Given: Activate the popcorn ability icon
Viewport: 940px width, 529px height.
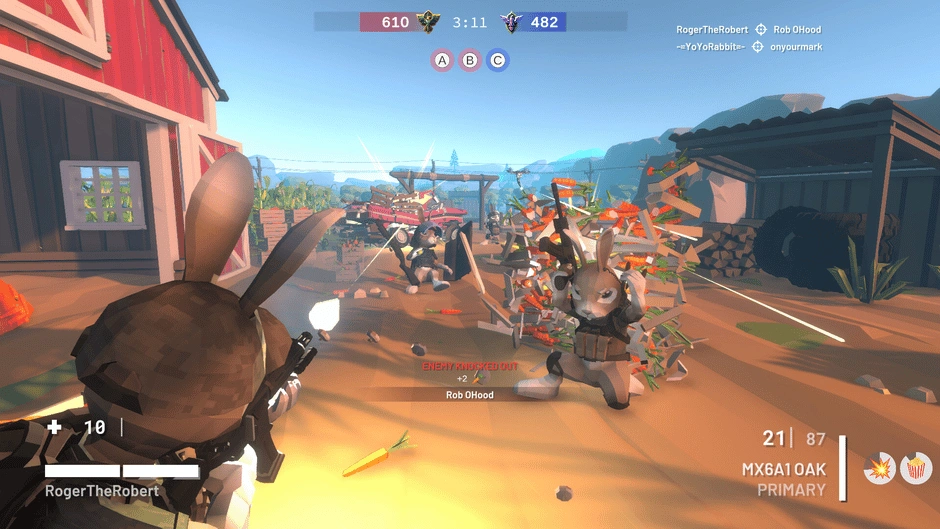Looking at the screenshot, I should click(913, 468).
